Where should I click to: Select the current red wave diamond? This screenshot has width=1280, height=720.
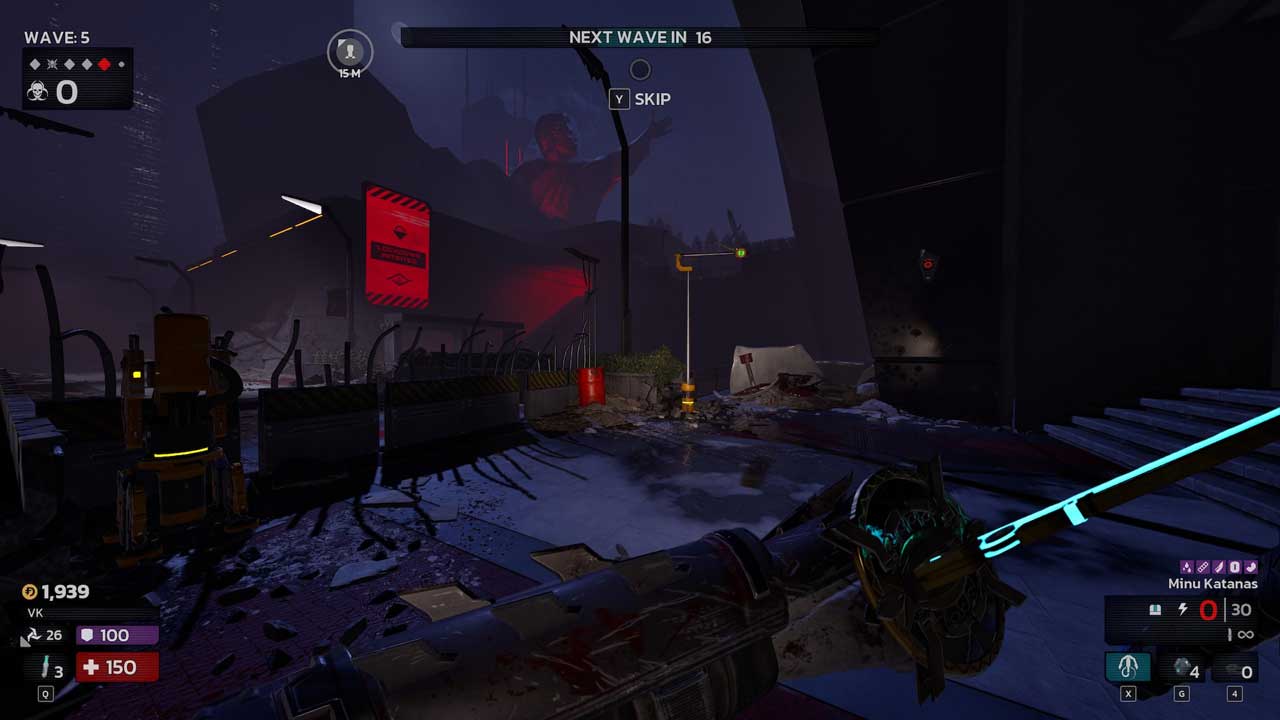pyautogui.click(x=104, y=65)
